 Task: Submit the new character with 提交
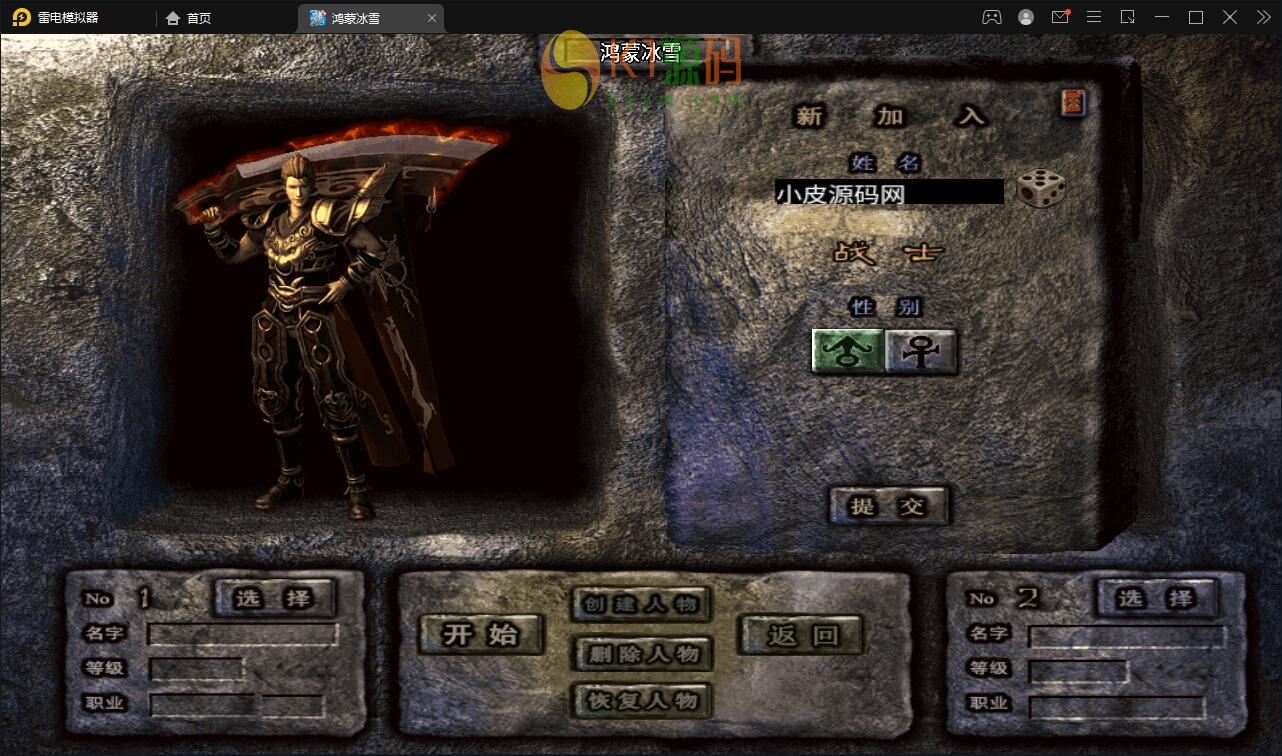888,506
